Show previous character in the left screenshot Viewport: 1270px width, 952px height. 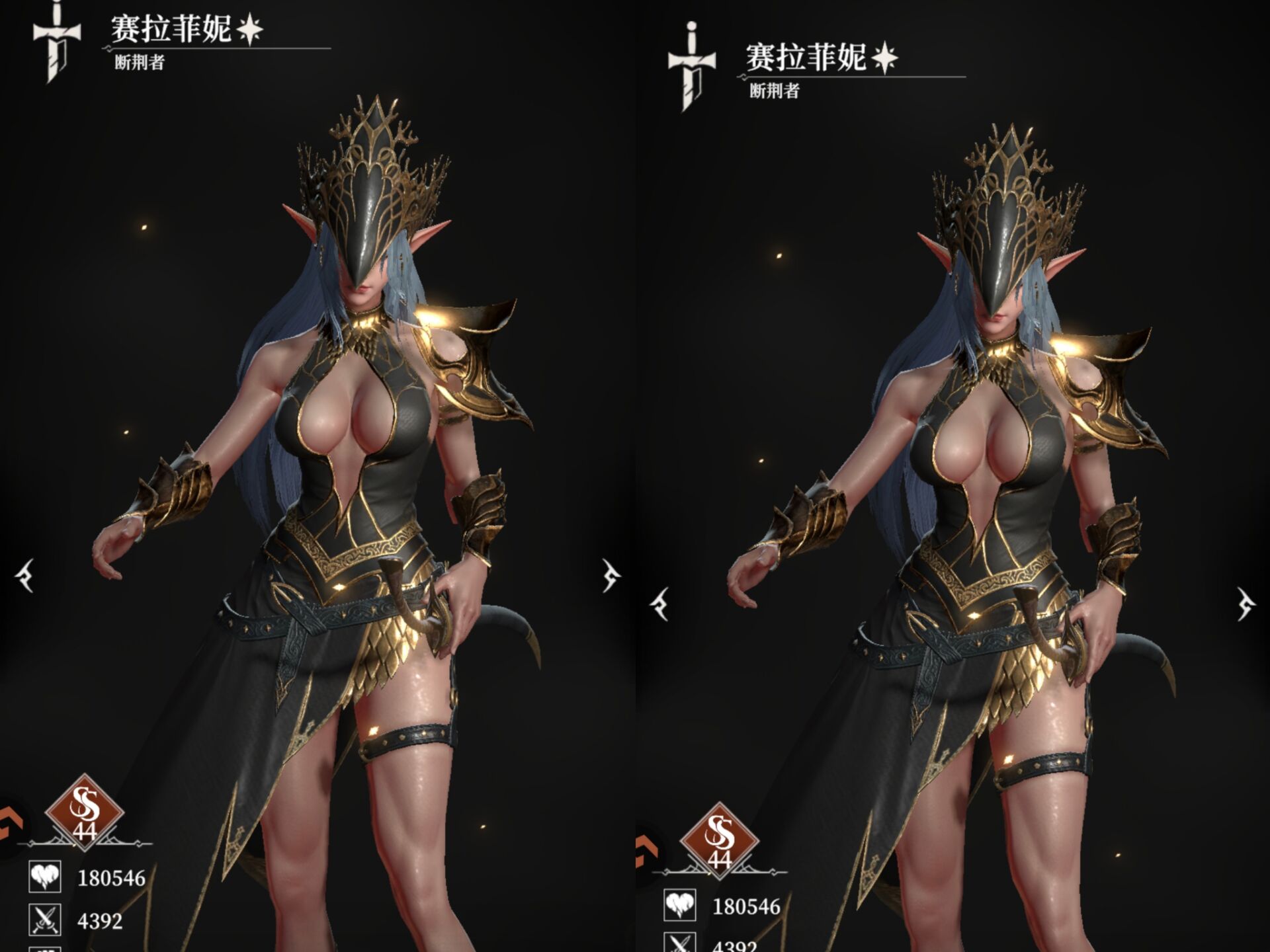pos(26,575)
